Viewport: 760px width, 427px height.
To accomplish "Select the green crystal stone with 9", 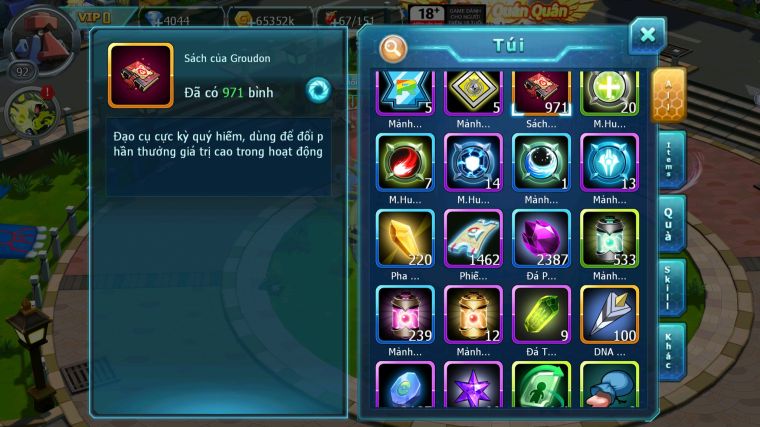I will 541,314.
